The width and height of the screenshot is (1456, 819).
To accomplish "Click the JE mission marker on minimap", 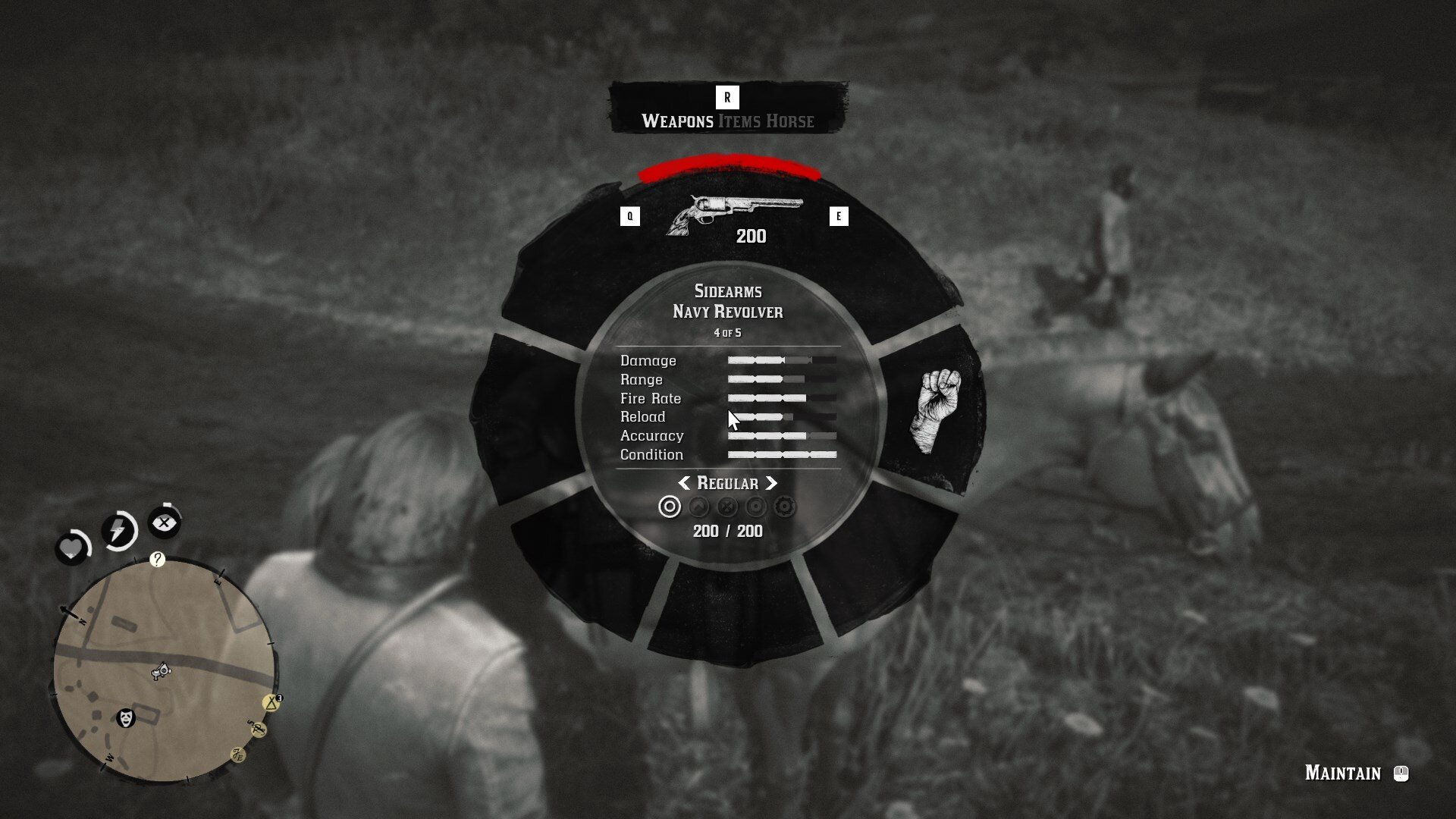I will (238, 755).
